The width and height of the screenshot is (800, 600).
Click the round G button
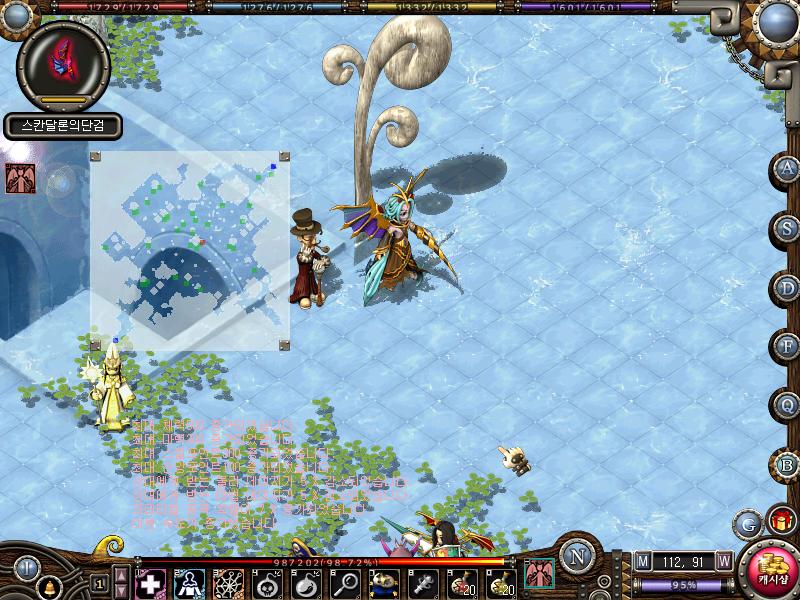click(x=747, y=523)
